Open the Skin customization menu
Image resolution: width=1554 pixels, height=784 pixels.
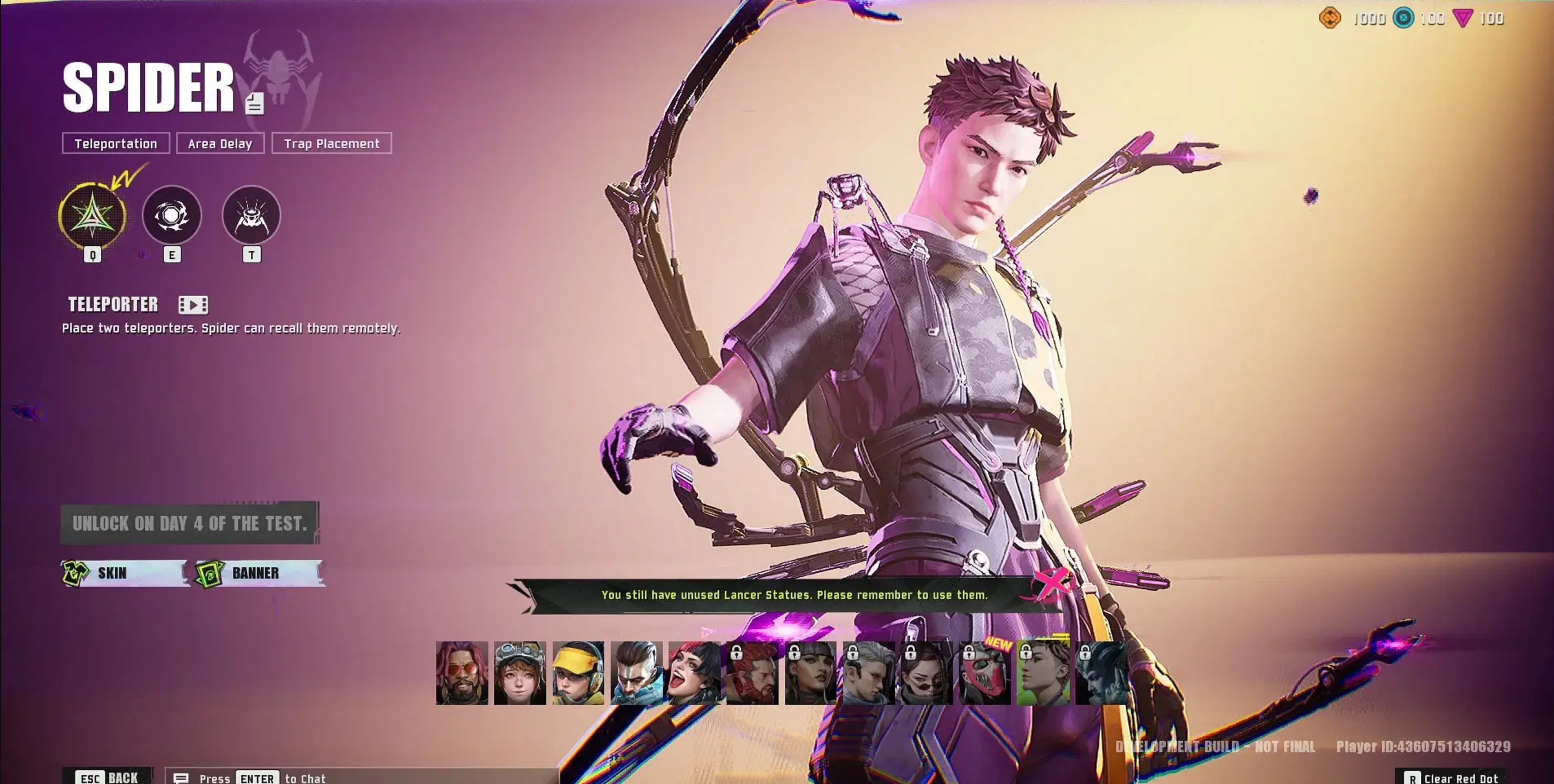coord(124,573)
